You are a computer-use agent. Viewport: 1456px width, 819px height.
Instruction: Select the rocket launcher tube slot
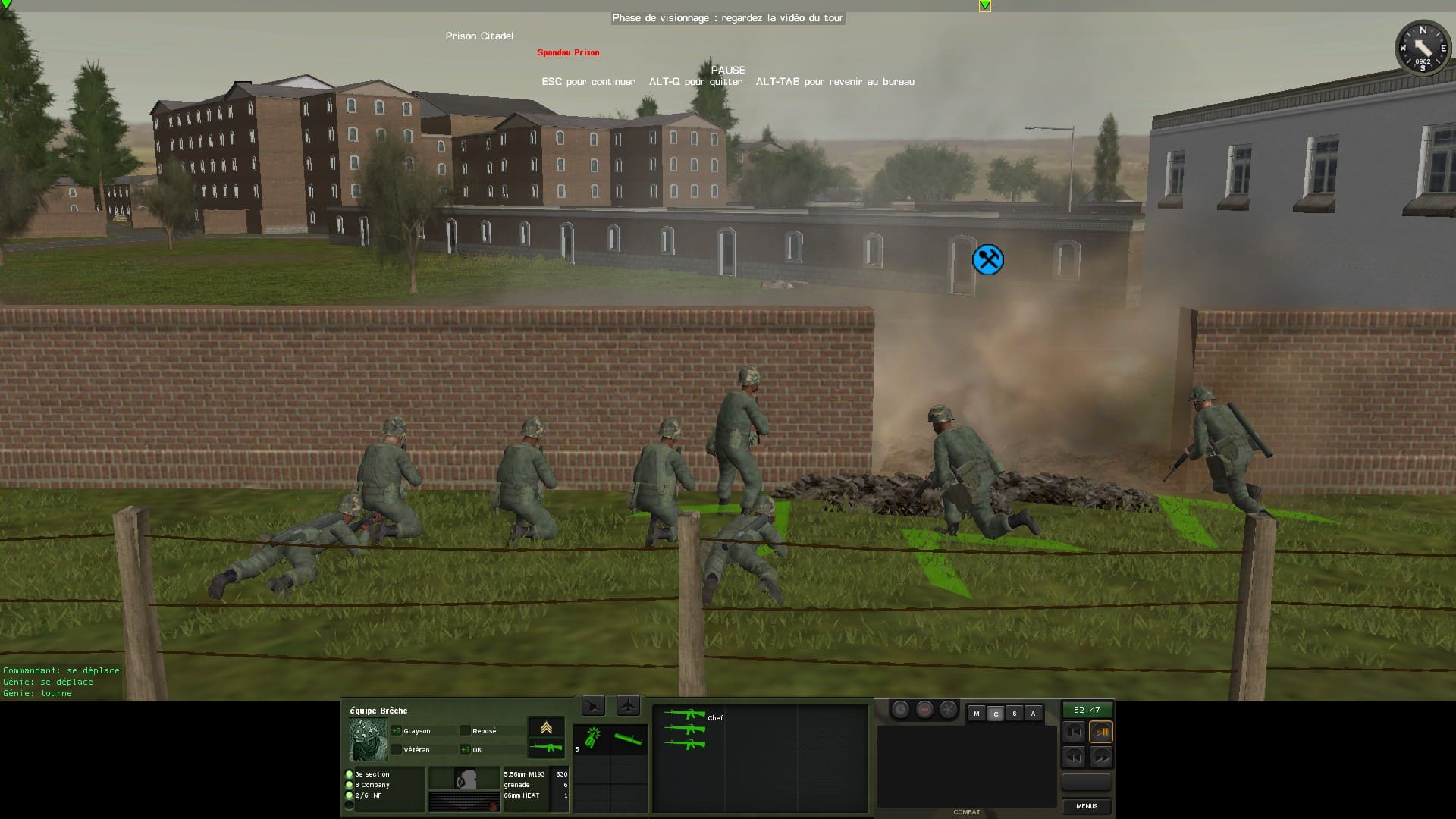pyautogui.click(x=629, y=738)
